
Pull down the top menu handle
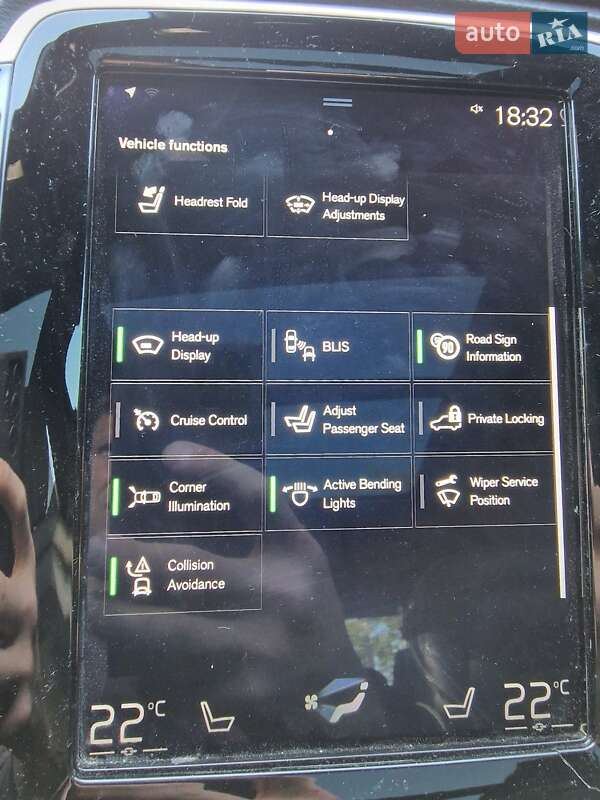pyautogui.click(x=338, y=103)
